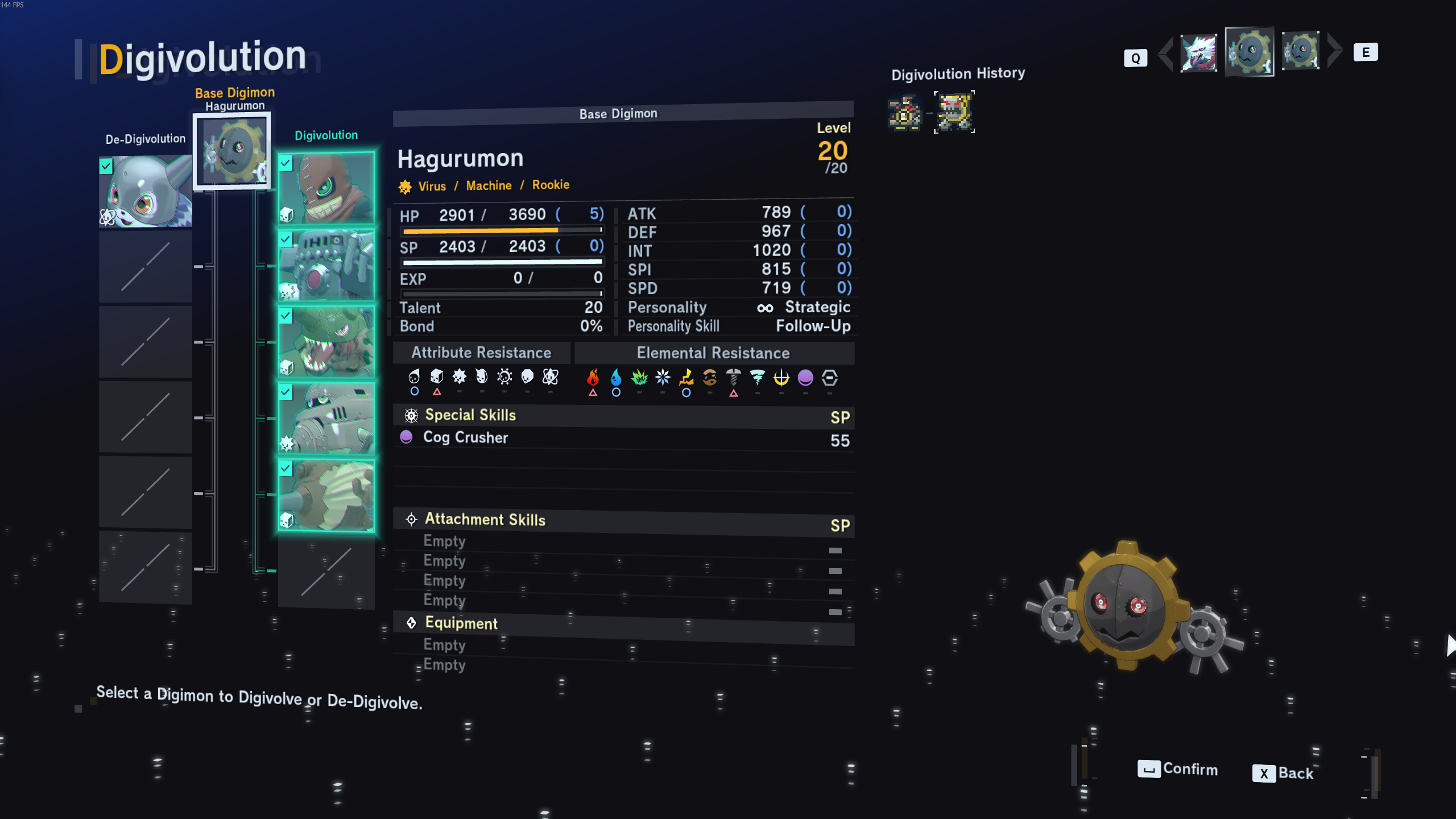This screenshot has height=819, width=1456.
Task: Choose the grey armored robot Digivolution
Action: pos(326,419)
